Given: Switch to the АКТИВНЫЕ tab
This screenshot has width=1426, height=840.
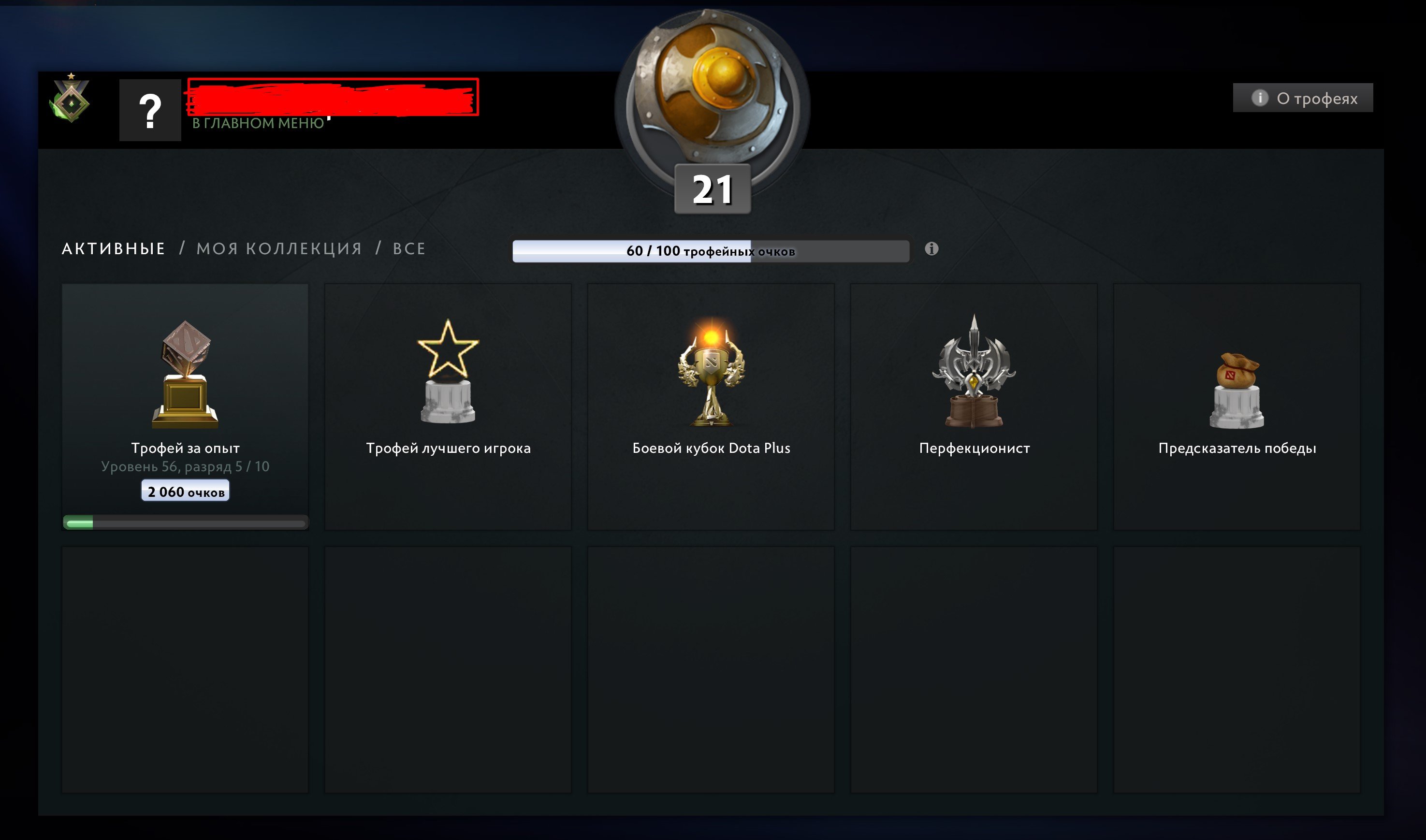Looking at the screenshot, I should [x=113, y=248].
